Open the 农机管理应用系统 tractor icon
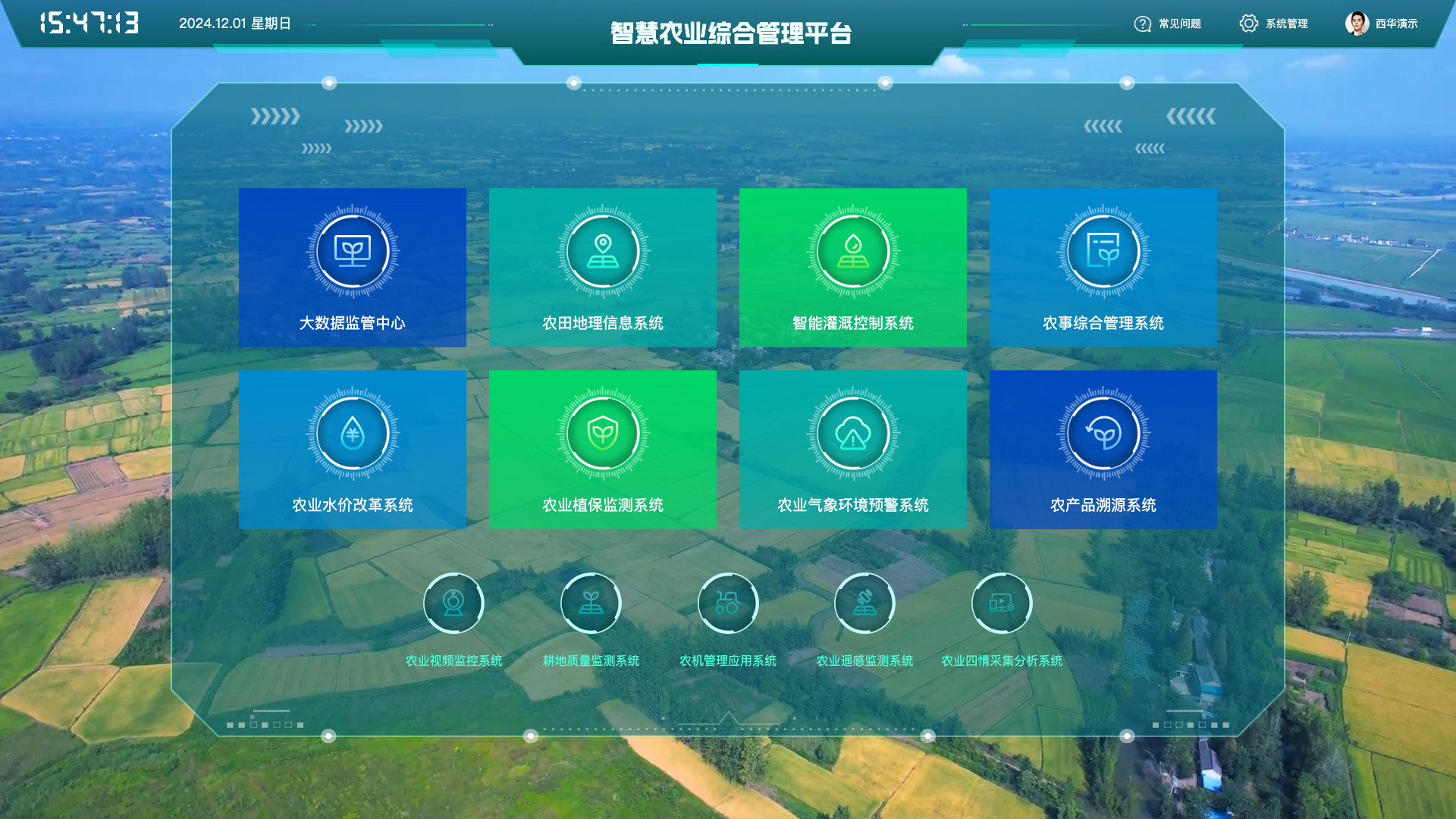This screenshot has width=1456, height=819. point(727,603)
